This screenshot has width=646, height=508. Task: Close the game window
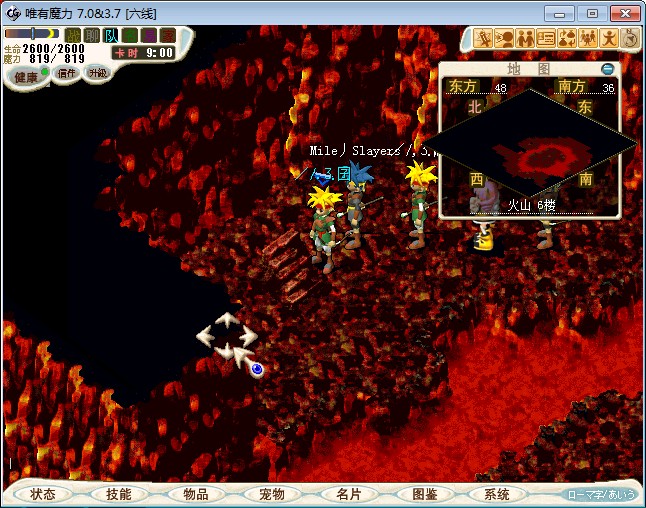[623, 13]
